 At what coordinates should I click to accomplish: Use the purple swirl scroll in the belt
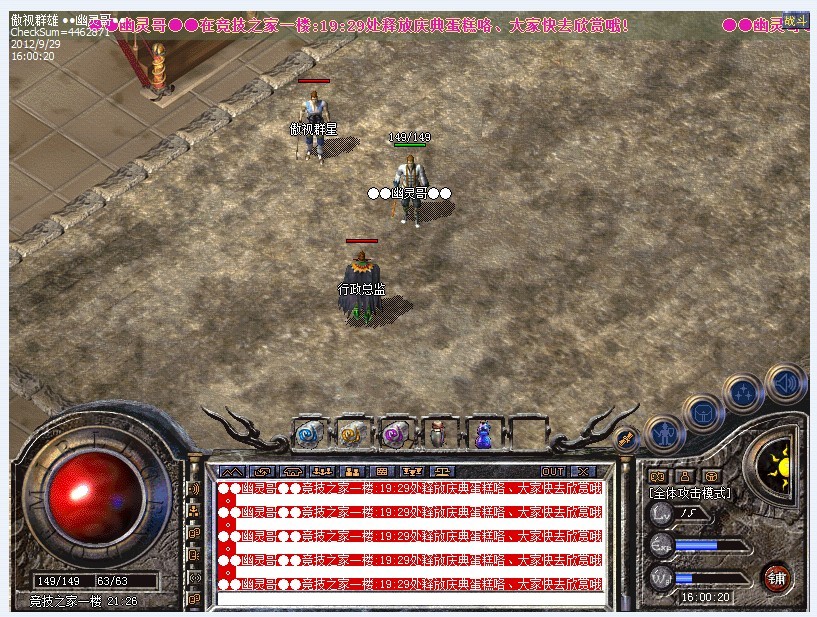coord(393,434)
